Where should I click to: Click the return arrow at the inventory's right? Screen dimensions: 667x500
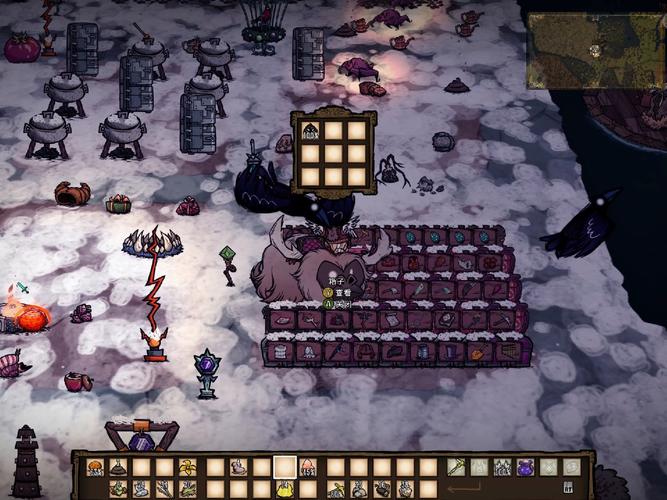click(x=463, y=489)
